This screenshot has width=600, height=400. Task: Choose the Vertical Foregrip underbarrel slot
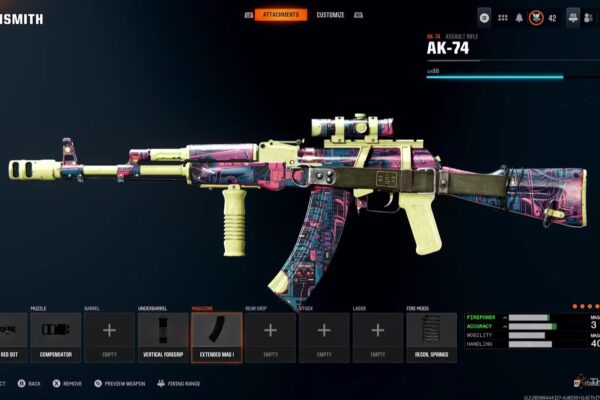pyautogui.click(x=162, y=337)
